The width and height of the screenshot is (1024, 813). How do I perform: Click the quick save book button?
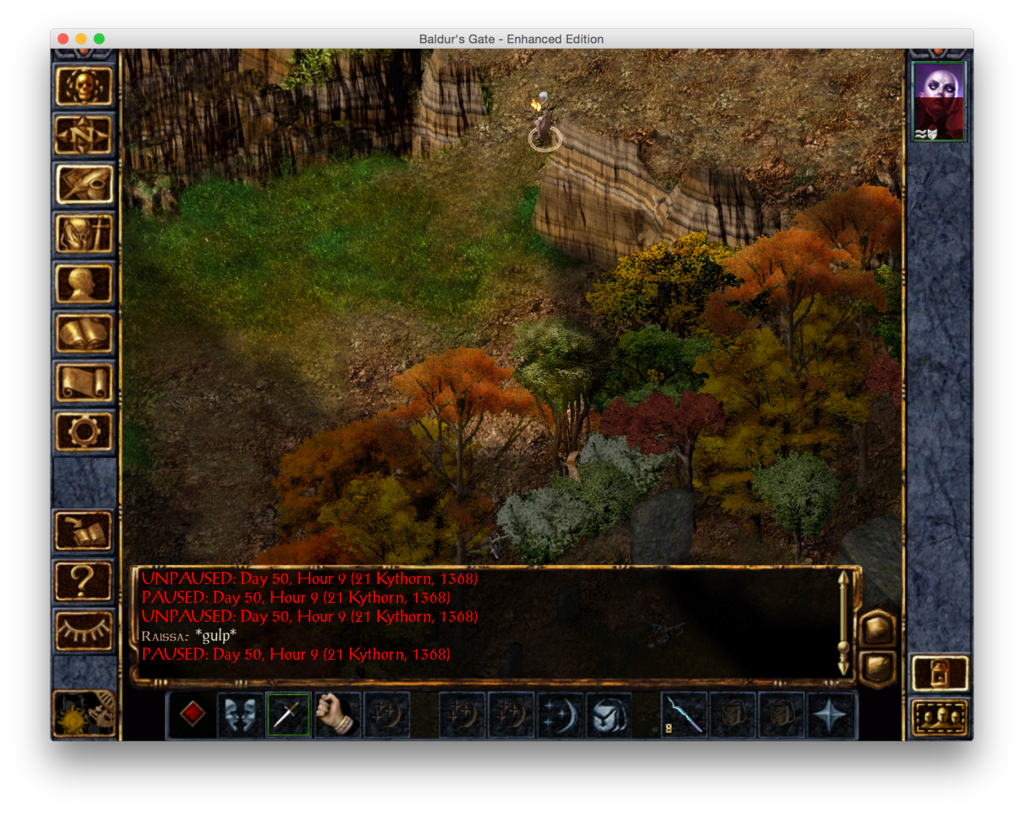[x=84, y=530]
